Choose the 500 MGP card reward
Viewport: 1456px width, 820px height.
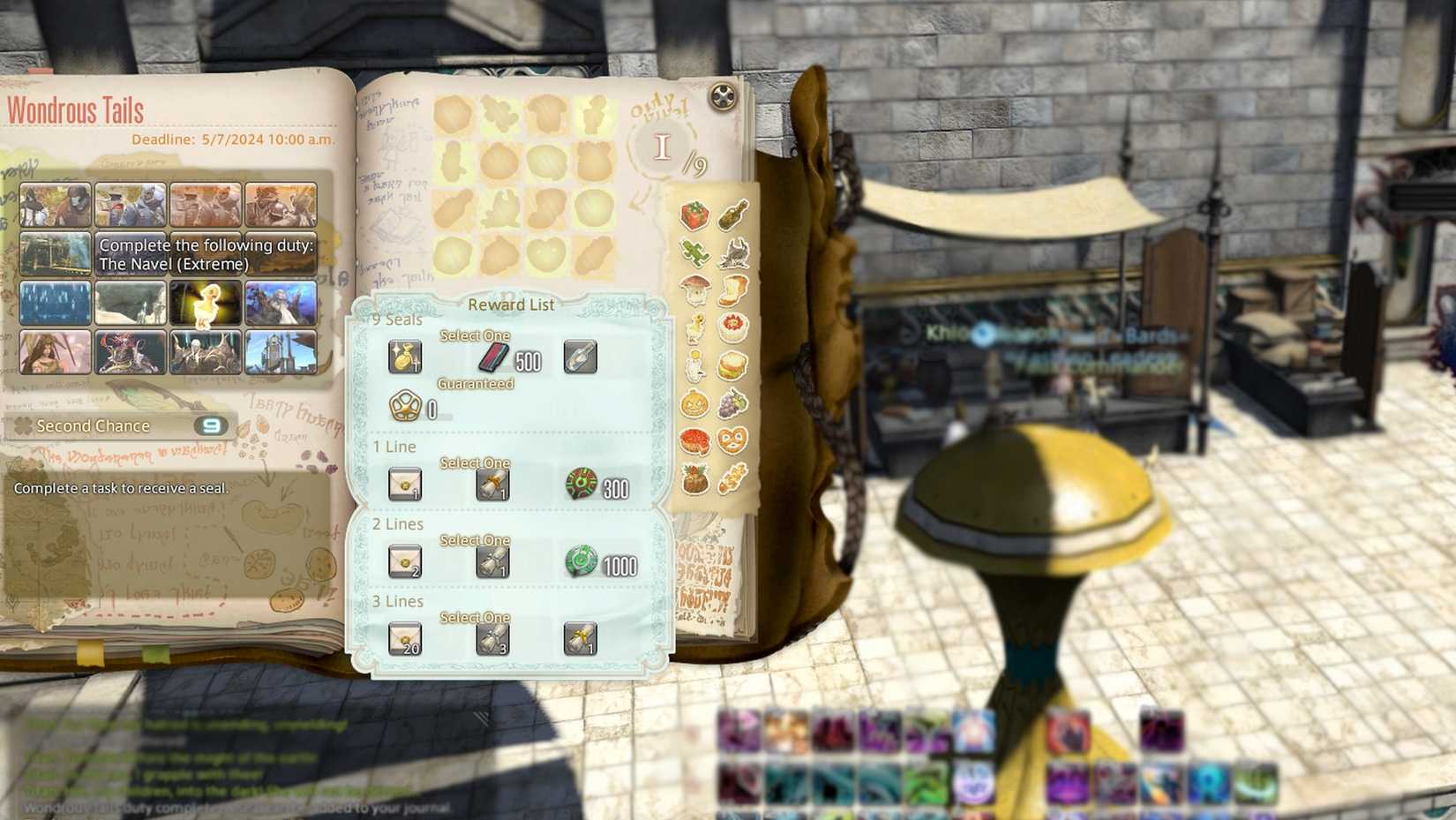pos(495,357)
